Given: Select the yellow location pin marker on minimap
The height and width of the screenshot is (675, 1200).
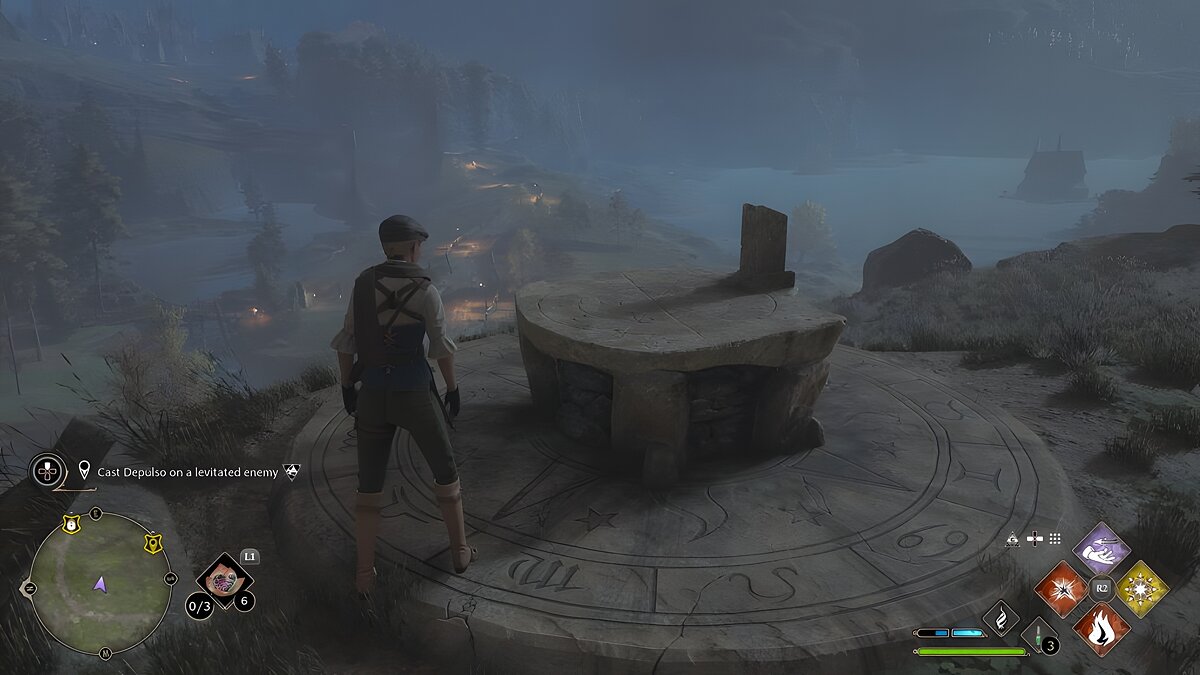Looking at the screenshot, I should coord(152,543).
